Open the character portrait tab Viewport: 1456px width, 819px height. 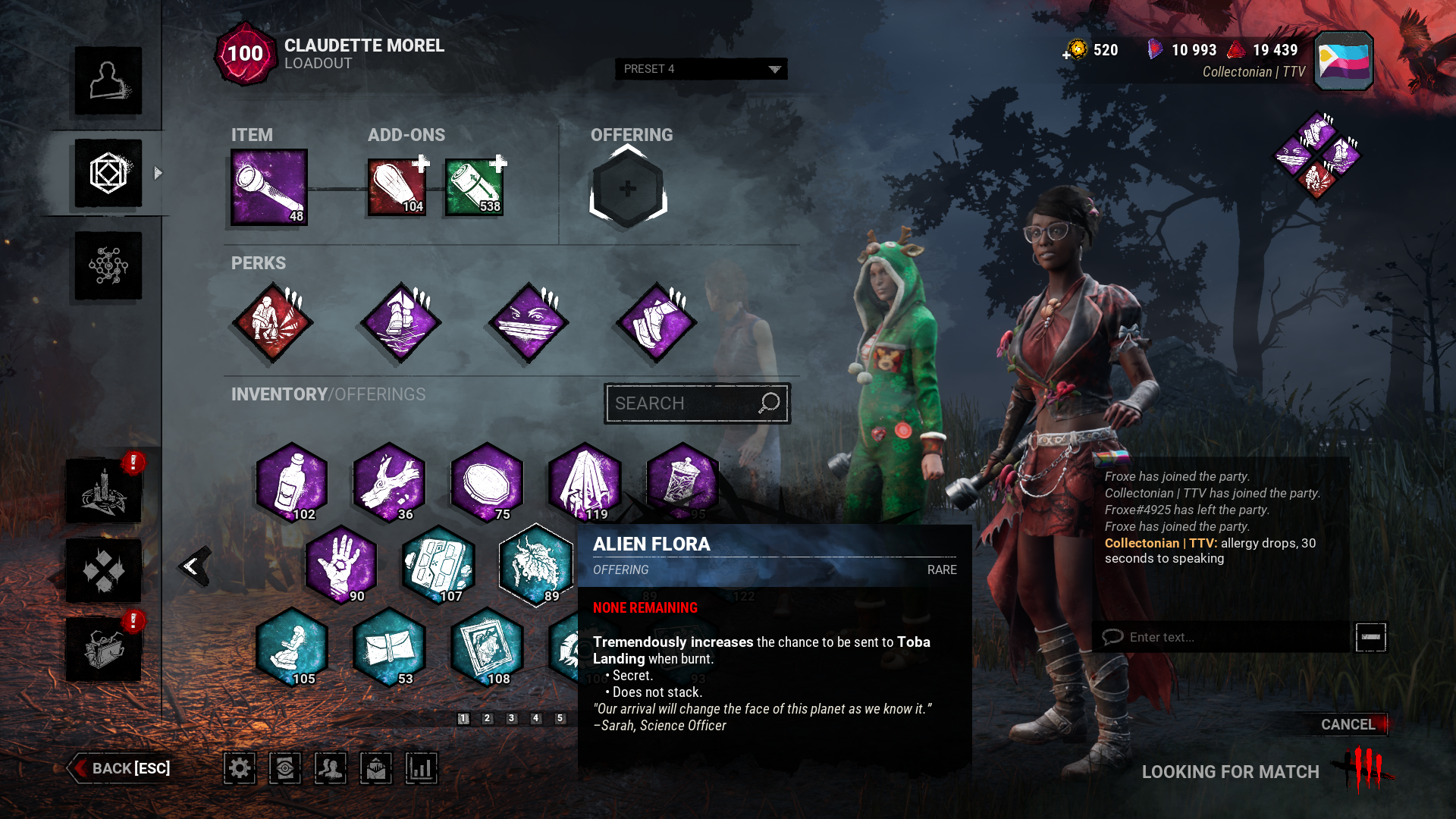[108, 81]
